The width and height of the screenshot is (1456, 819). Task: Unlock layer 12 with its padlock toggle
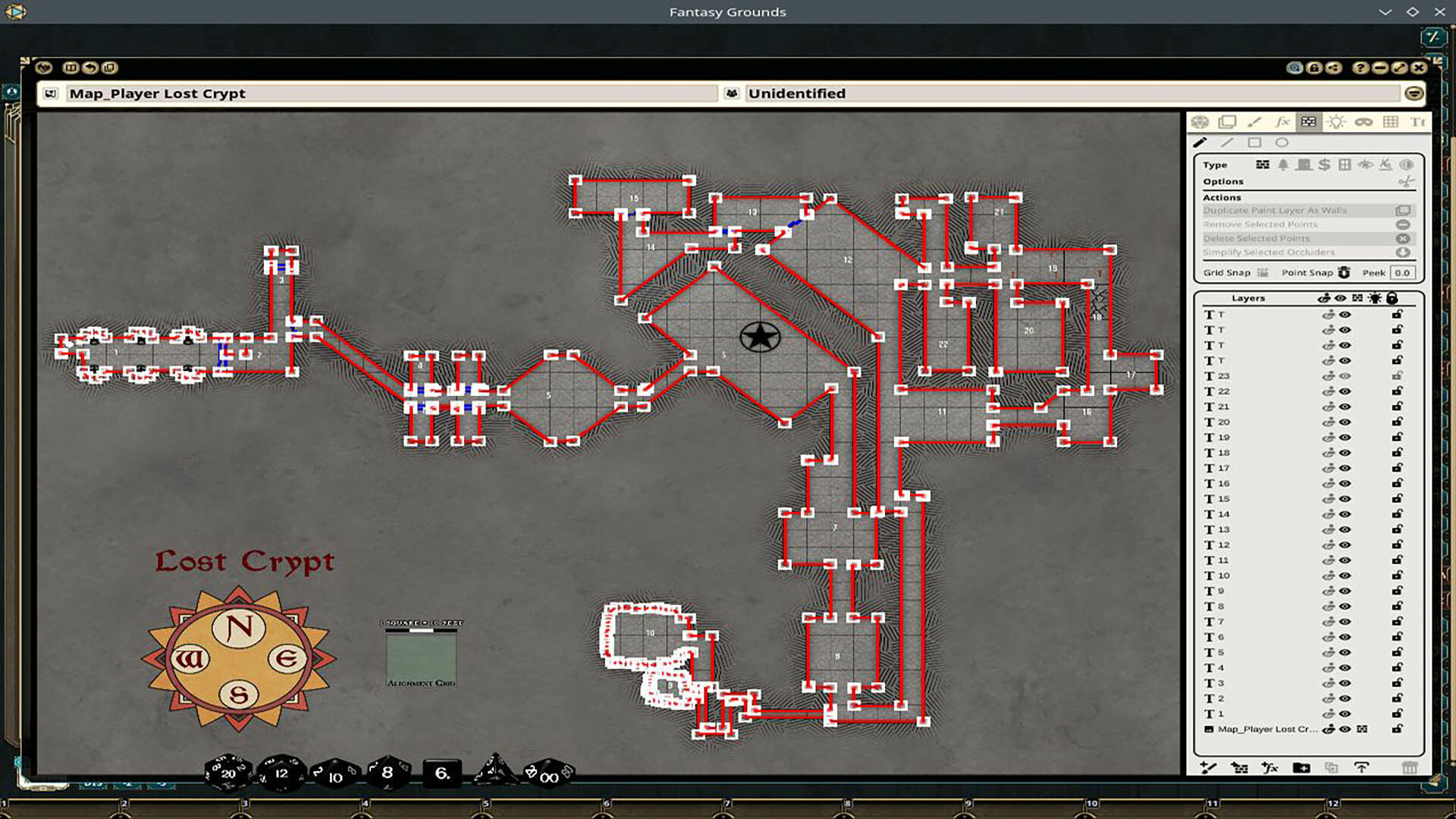point(1398,544)
